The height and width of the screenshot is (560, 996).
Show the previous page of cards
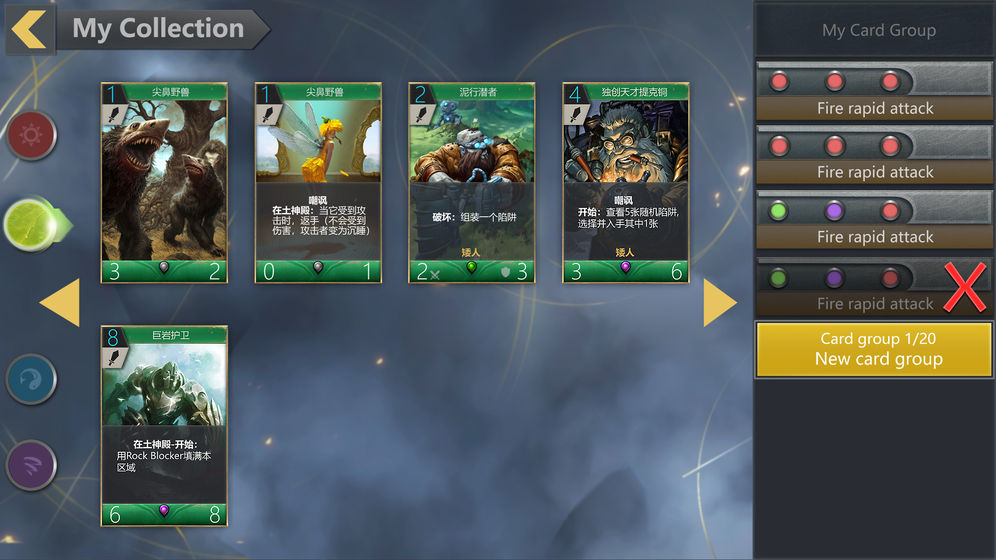60,303
